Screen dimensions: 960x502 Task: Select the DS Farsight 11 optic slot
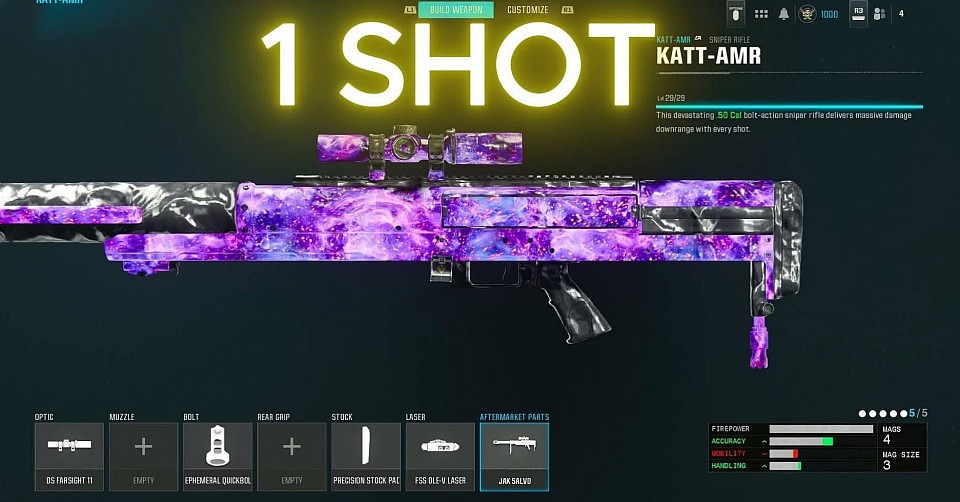coord(69,456)
